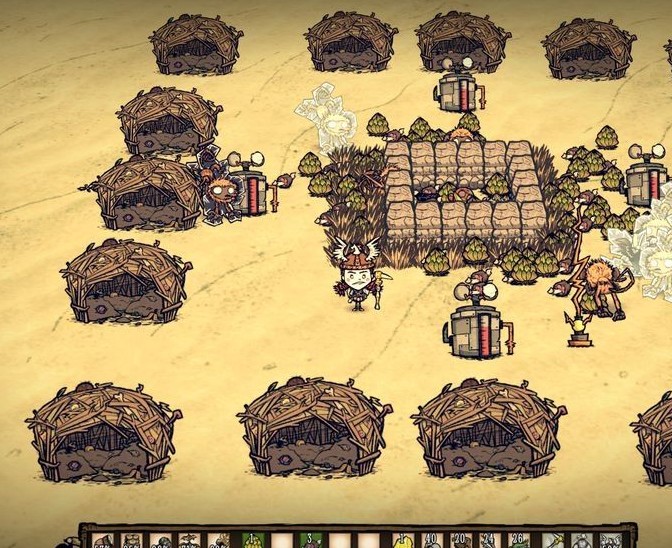Select the inventory stack of 20

click(x=461, y=540)
